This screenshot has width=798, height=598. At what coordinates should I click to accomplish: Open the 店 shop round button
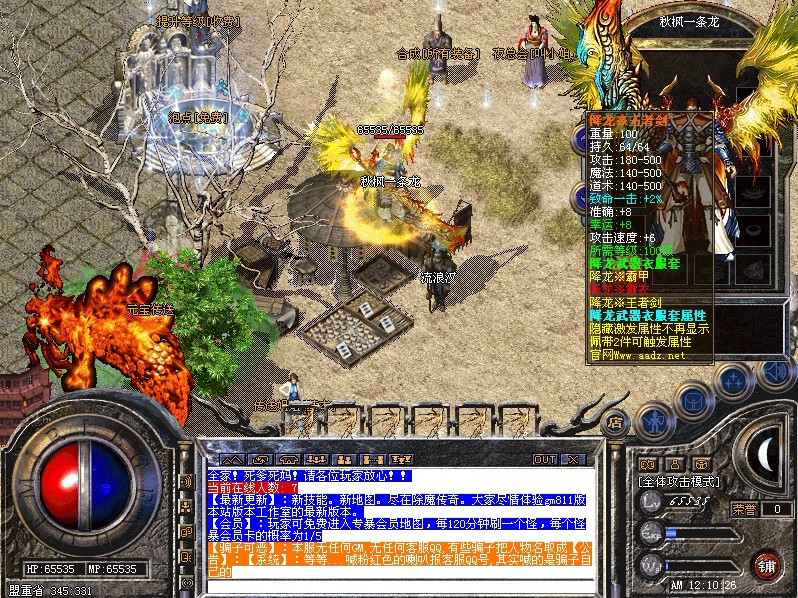(615, 420)
